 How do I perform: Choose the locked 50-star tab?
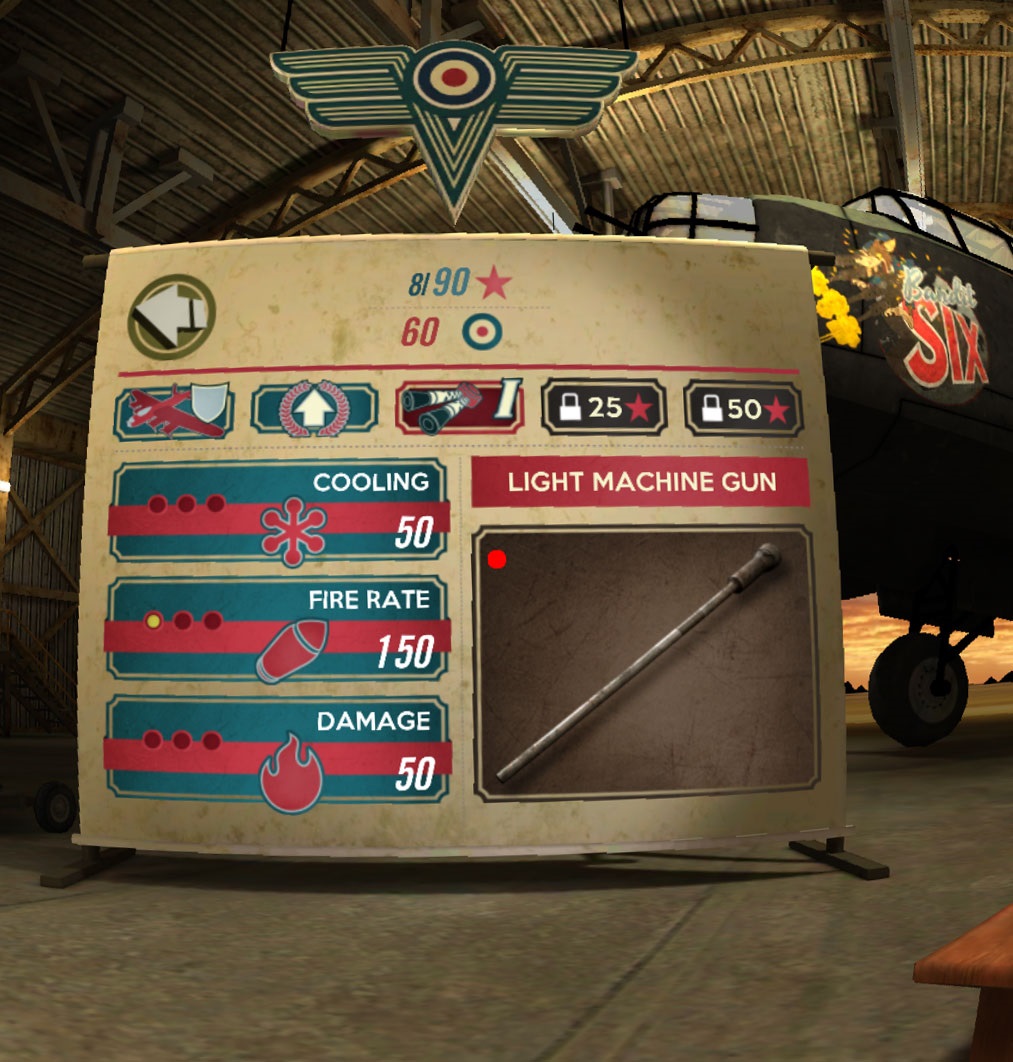click(744, 409)
